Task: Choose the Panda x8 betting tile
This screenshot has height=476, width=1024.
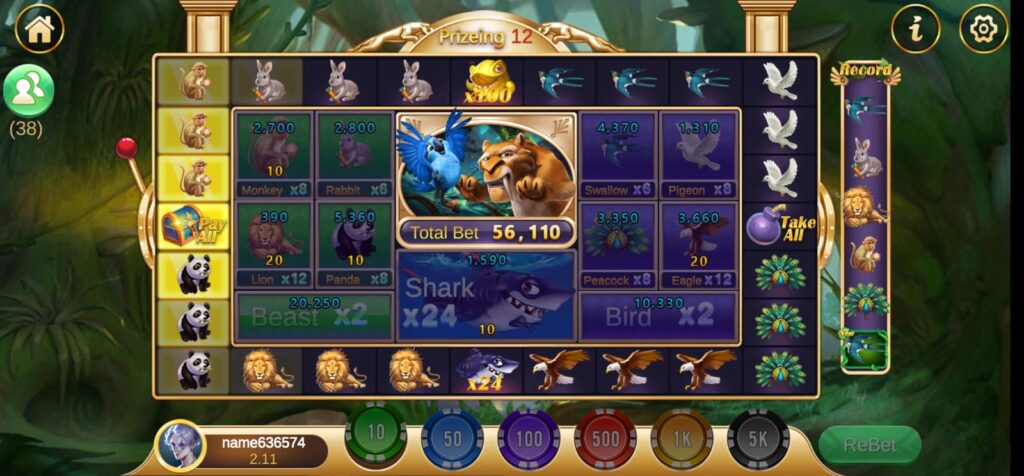Action: coord(354,245)
